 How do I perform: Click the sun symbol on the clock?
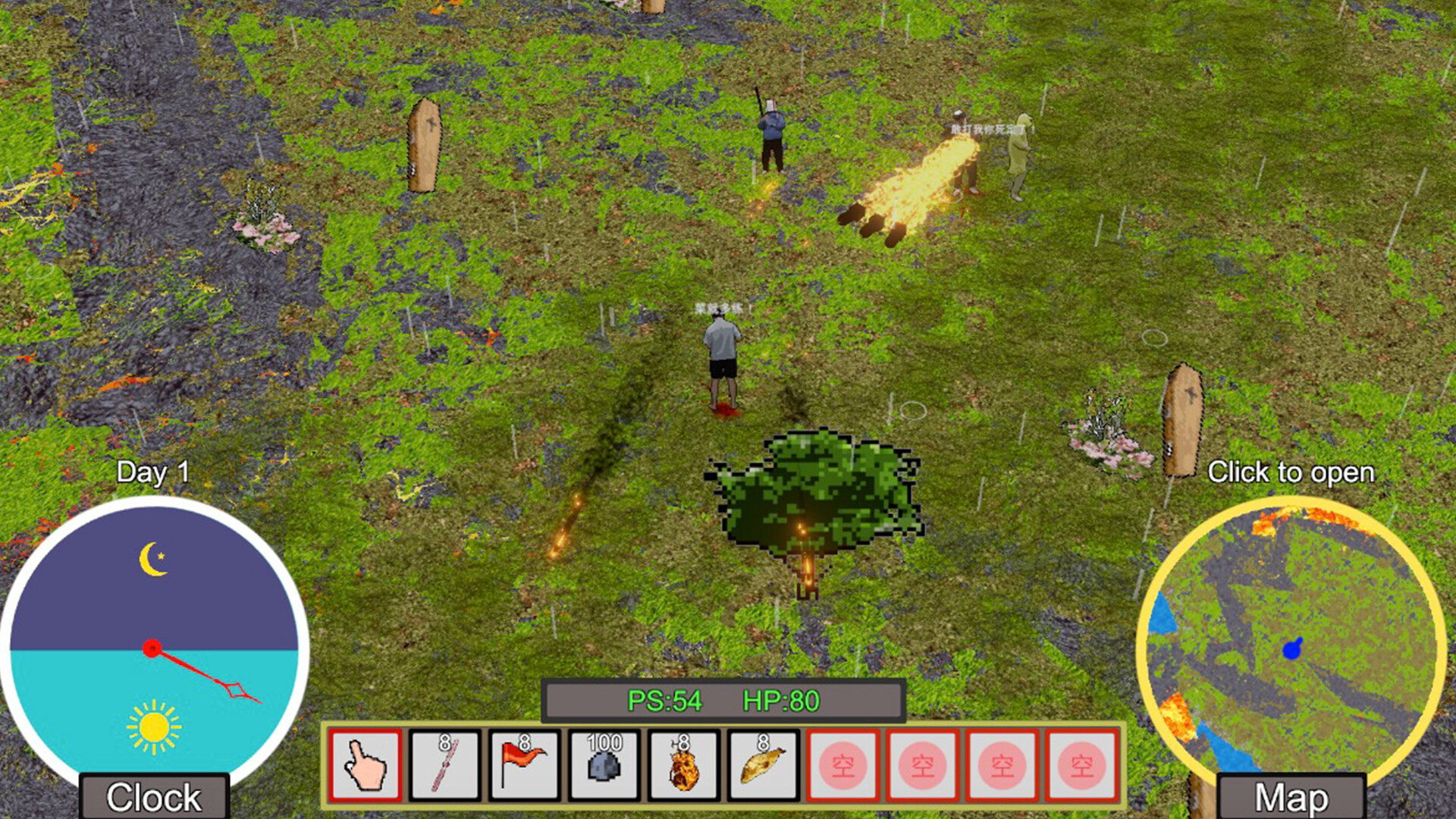[152, 726]
